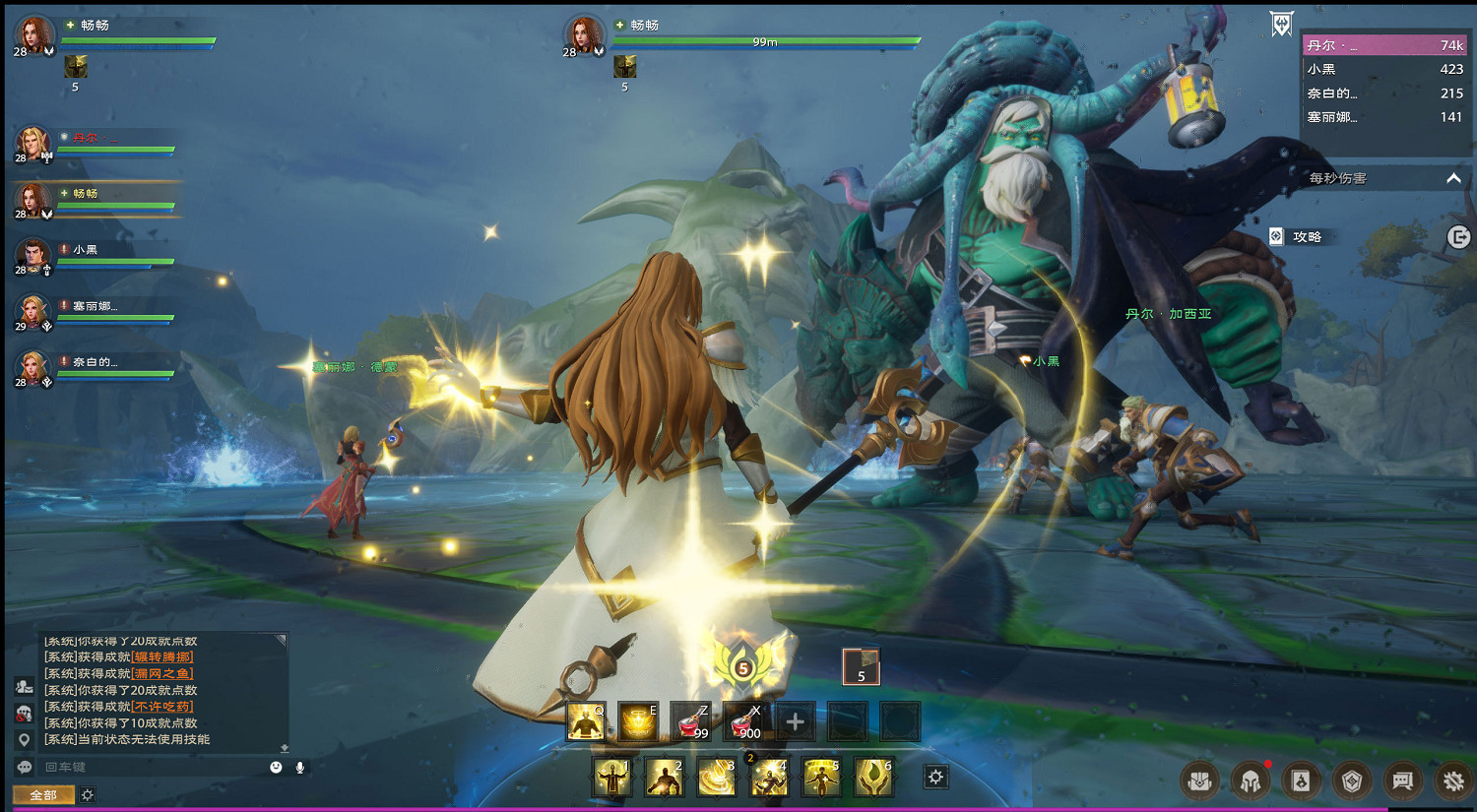Viewport: 1477px width, 812px height.
Task: Add an item to the plus slot
Action: coord(795,722)
